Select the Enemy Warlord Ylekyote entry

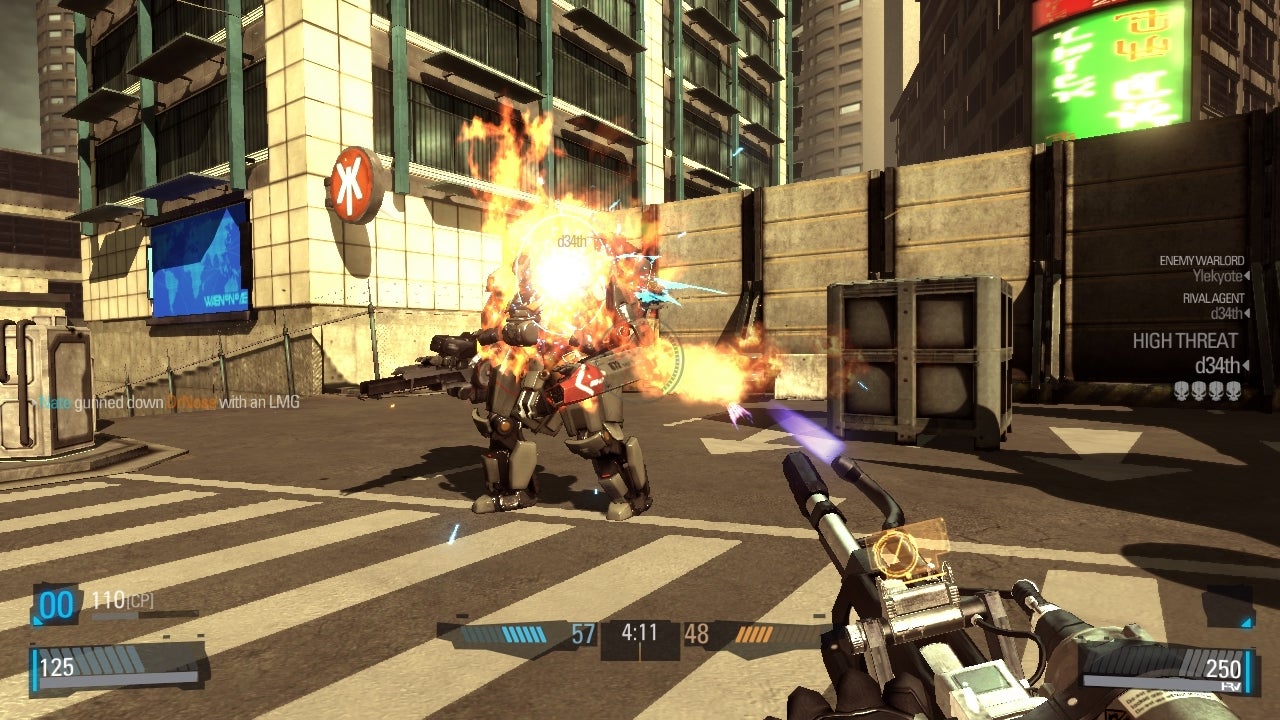[x=1201, y=268]
